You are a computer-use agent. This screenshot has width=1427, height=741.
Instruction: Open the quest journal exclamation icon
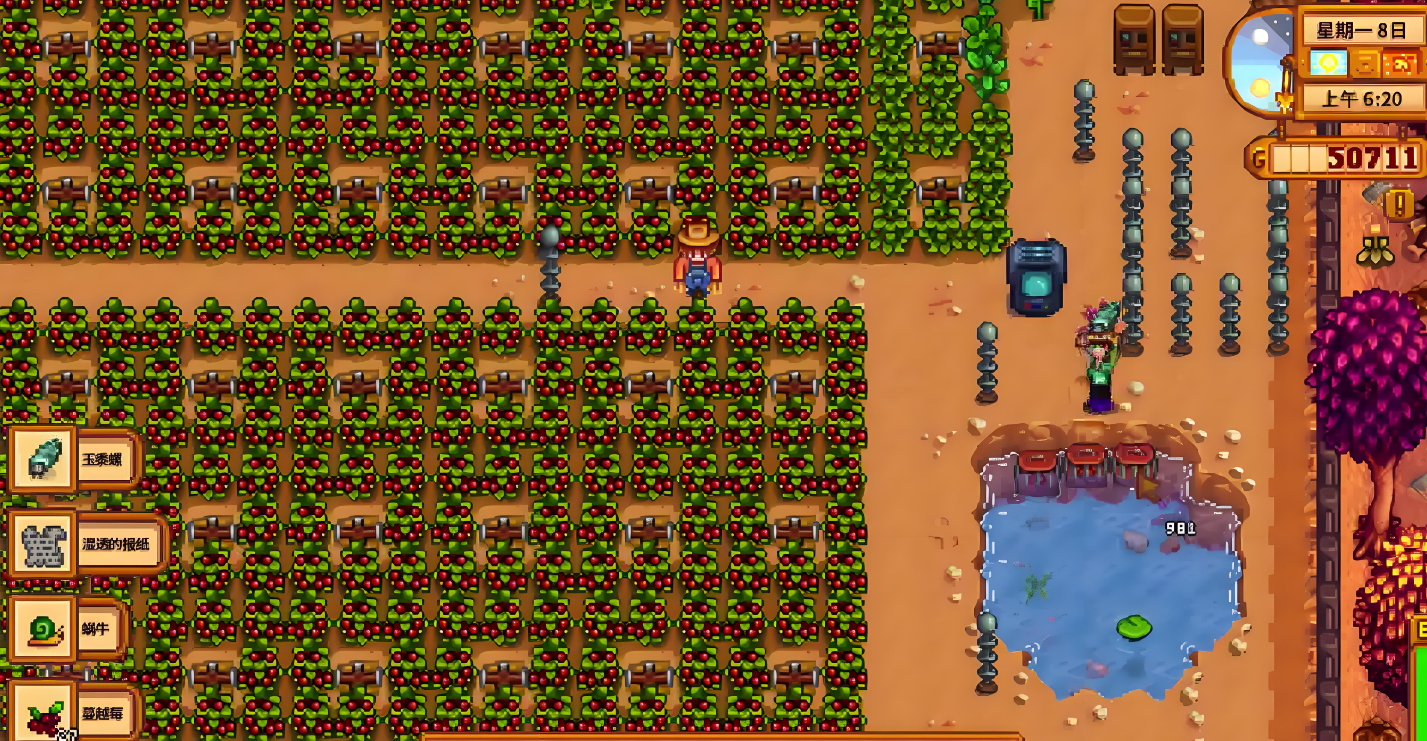click(1398, 204)
